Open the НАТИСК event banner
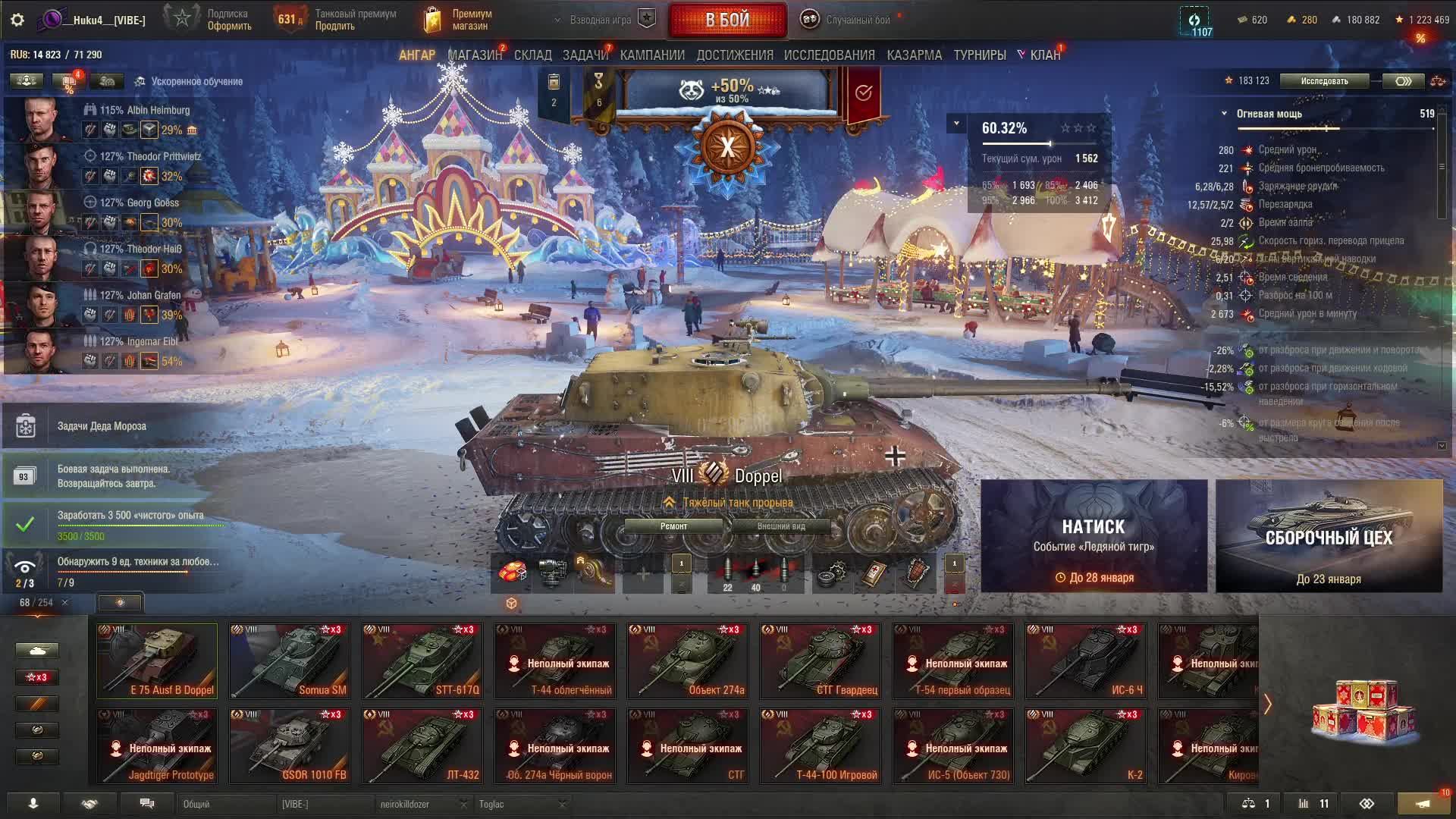Image resolution: width=1456 pixels, height=819 pixels. (1094, 535)
